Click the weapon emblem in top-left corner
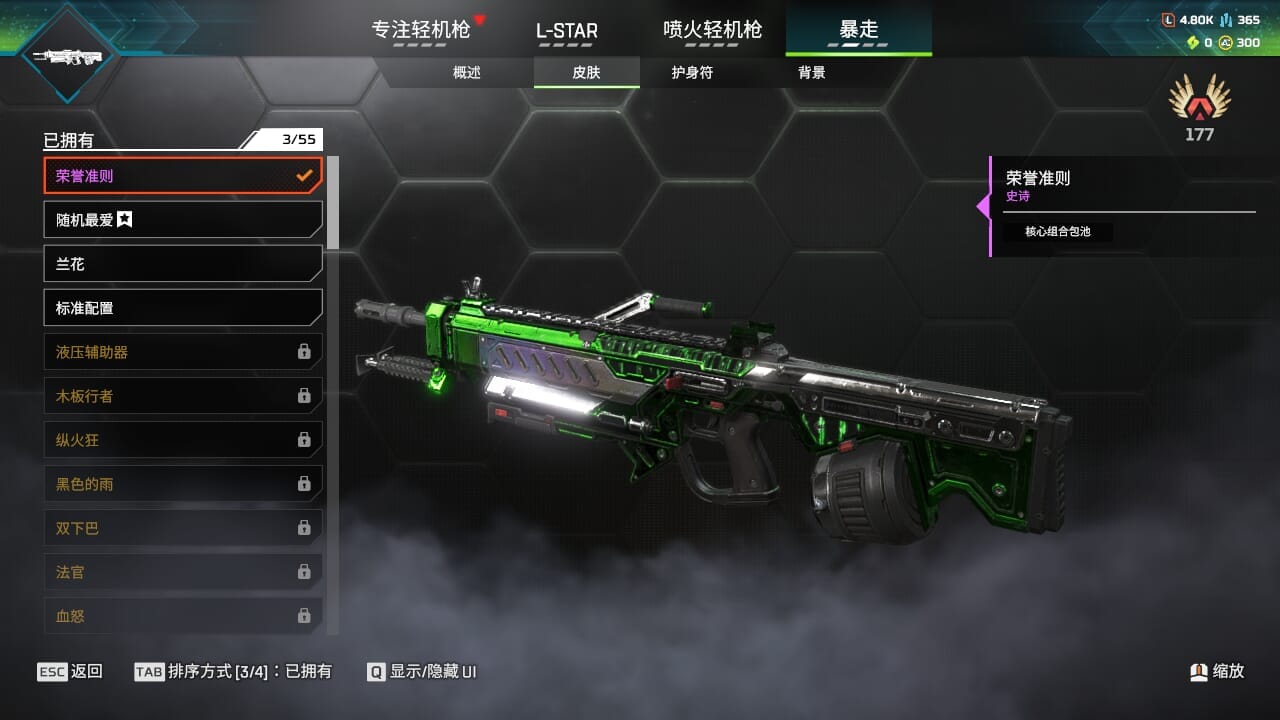The width and height of the screenshot is (1280, 720). click(x=68, y=57)
